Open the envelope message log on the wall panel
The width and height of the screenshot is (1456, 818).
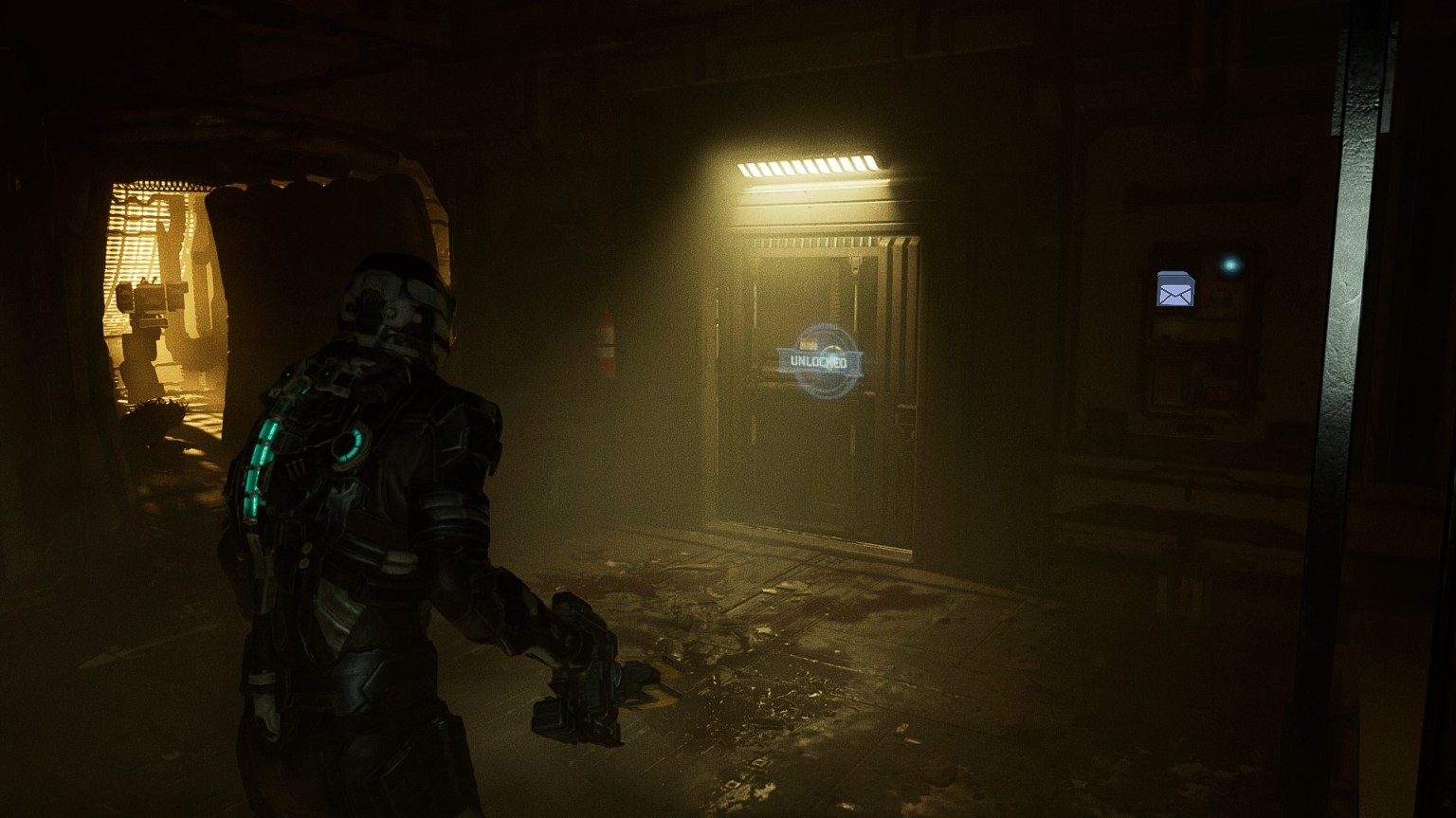[x=1175, y=289]
